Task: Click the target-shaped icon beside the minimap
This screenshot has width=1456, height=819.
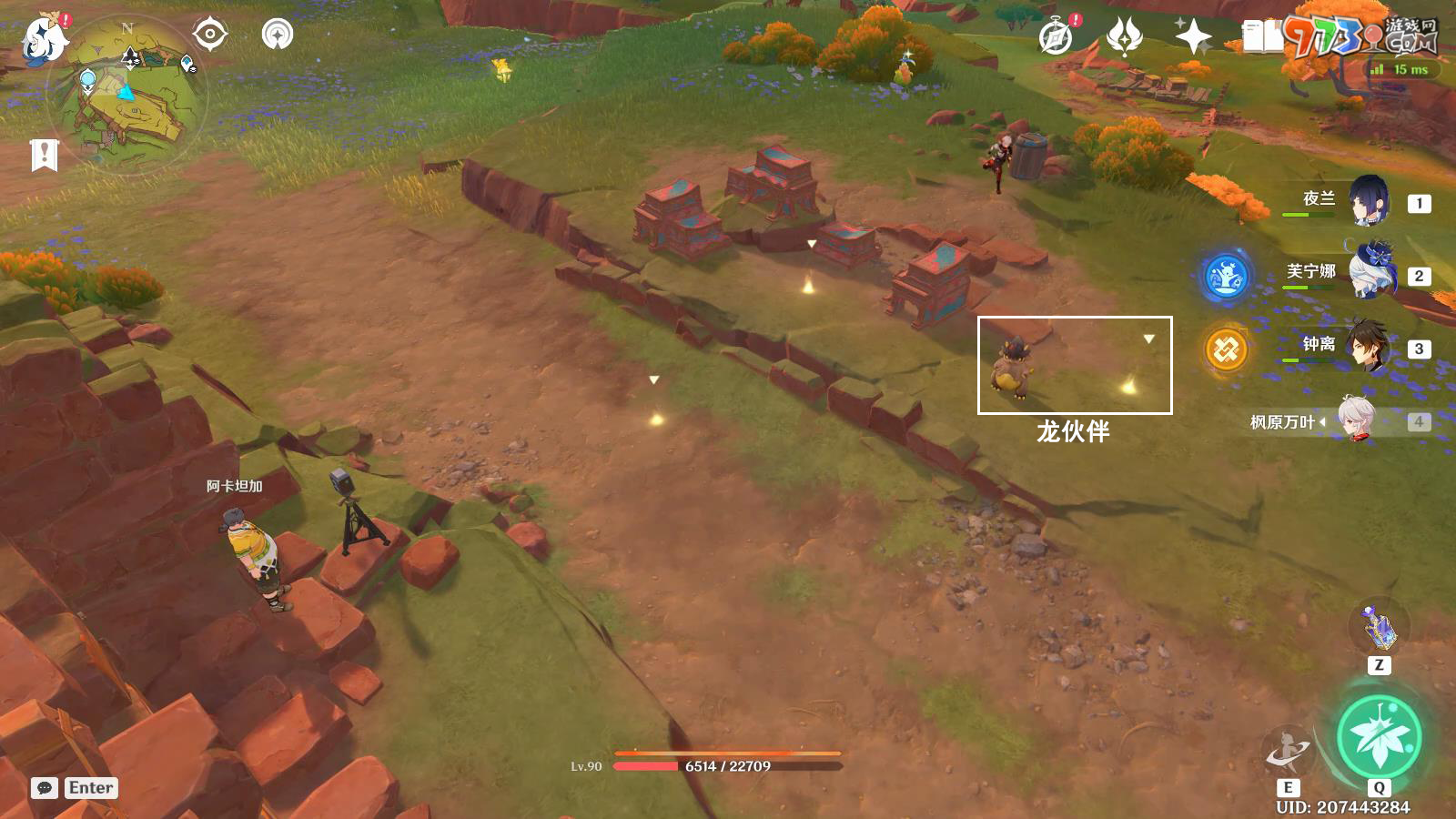Action: (210, 35)
